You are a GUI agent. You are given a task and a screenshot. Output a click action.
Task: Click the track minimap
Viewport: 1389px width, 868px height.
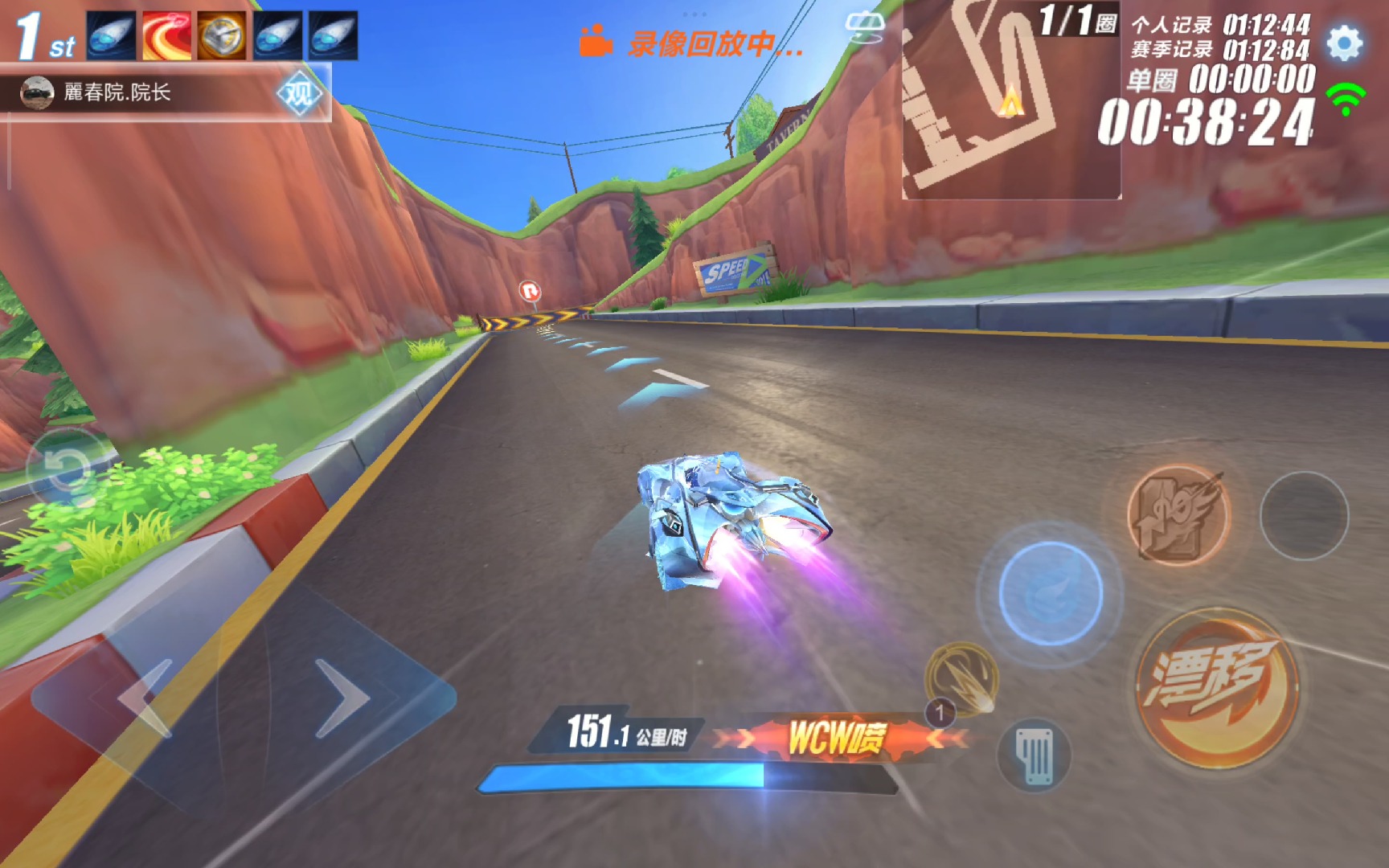(x=1010, y=100)
